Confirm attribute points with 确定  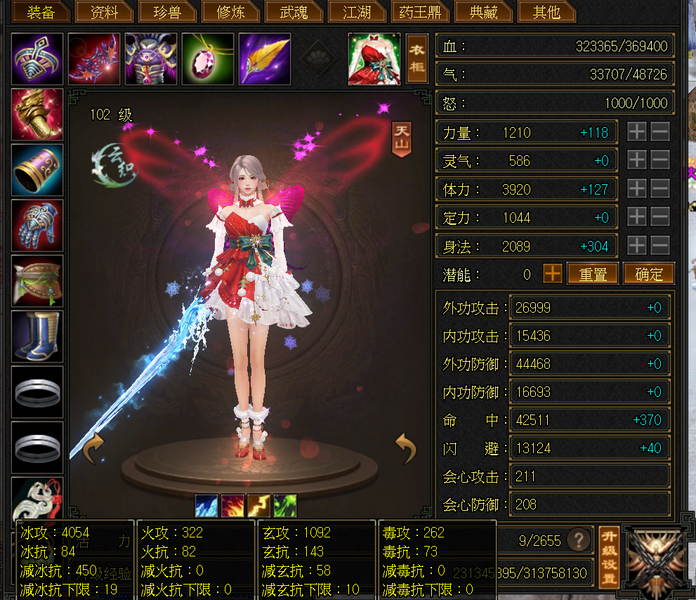coord(649,273)
